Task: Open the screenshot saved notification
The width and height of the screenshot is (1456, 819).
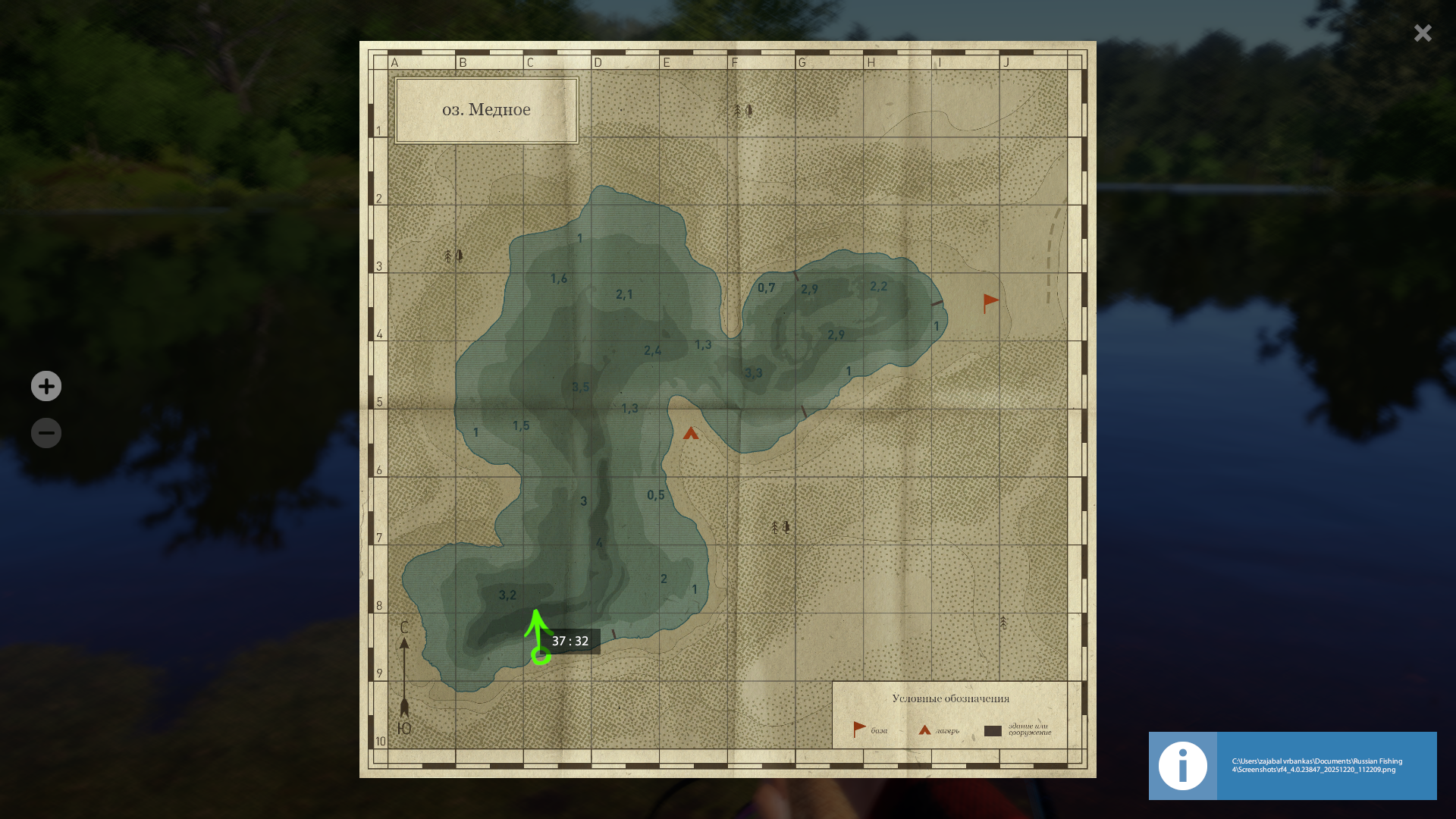Action: point(1292,765)
